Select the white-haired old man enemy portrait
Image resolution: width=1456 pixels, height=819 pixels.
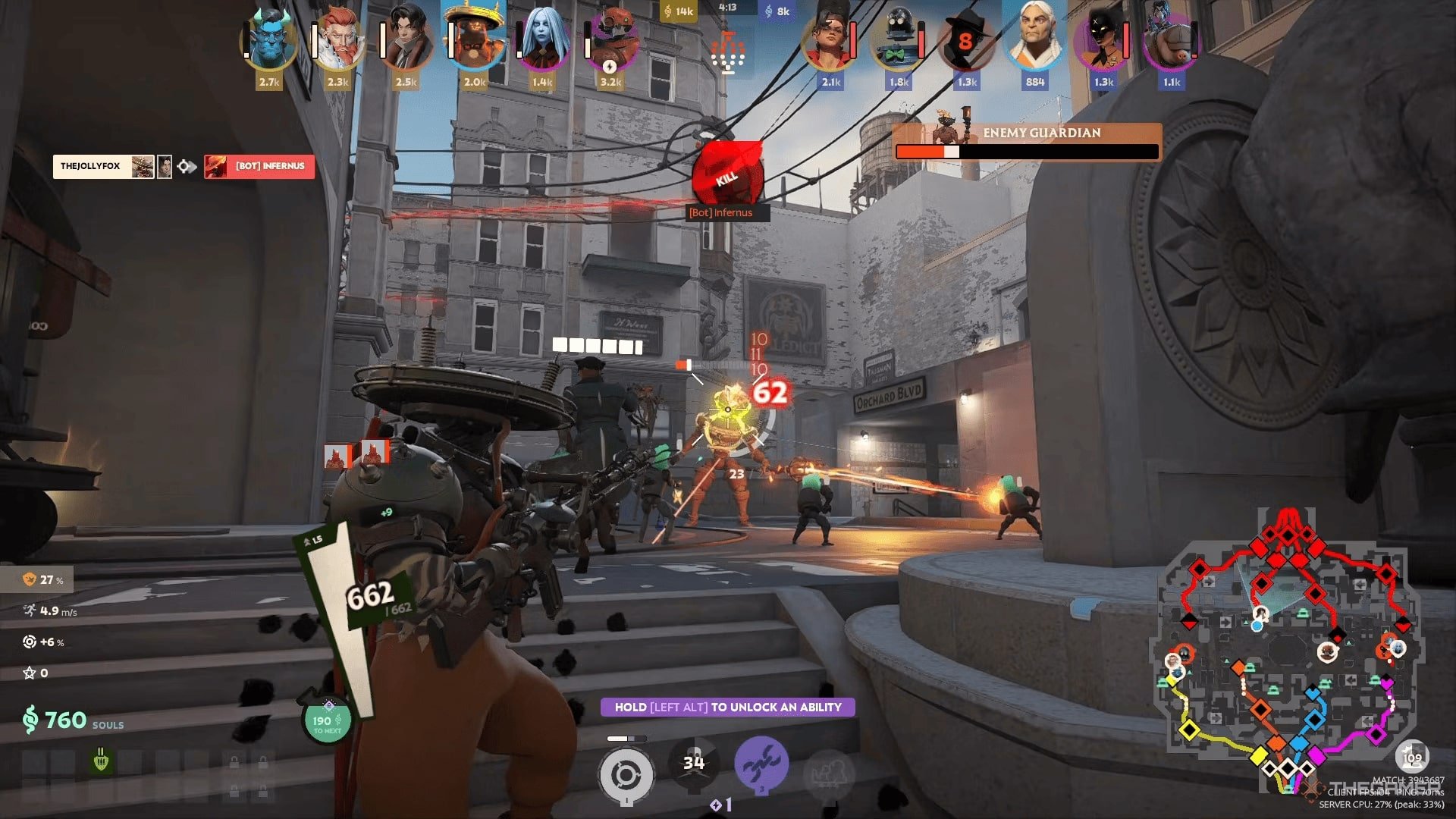pyautogui.click(x=1035, y=42)
